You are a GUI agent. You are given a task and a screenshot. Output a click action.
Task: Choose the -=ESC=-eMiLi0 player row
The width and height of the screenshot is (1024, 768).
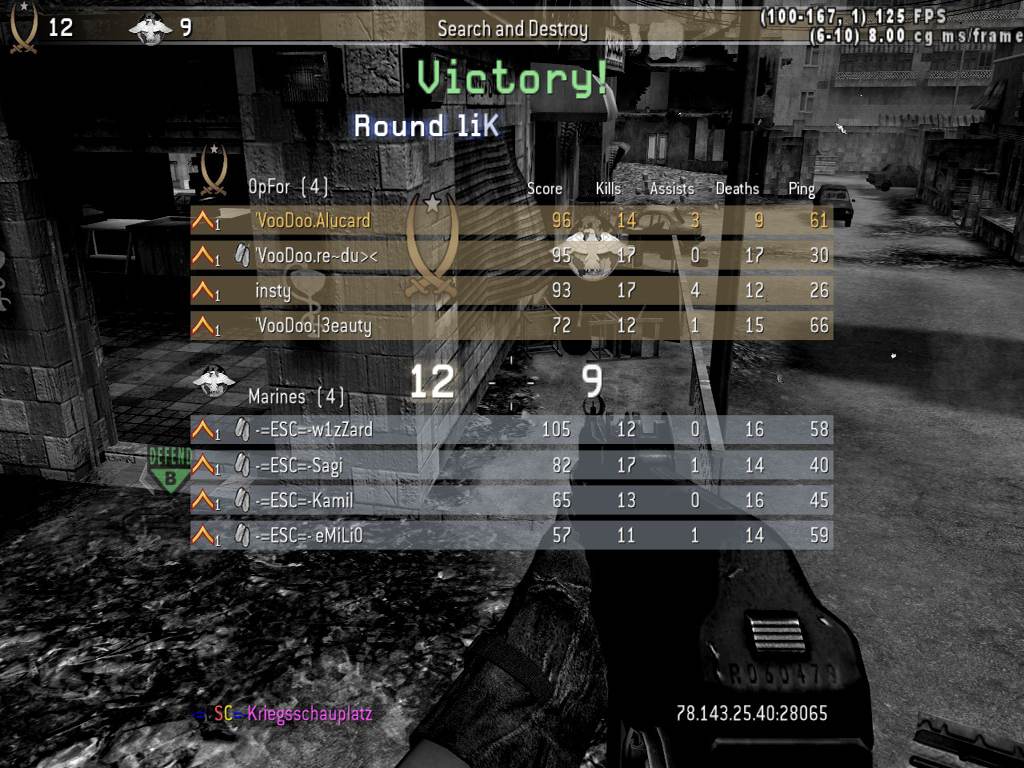tap(510, 535)
